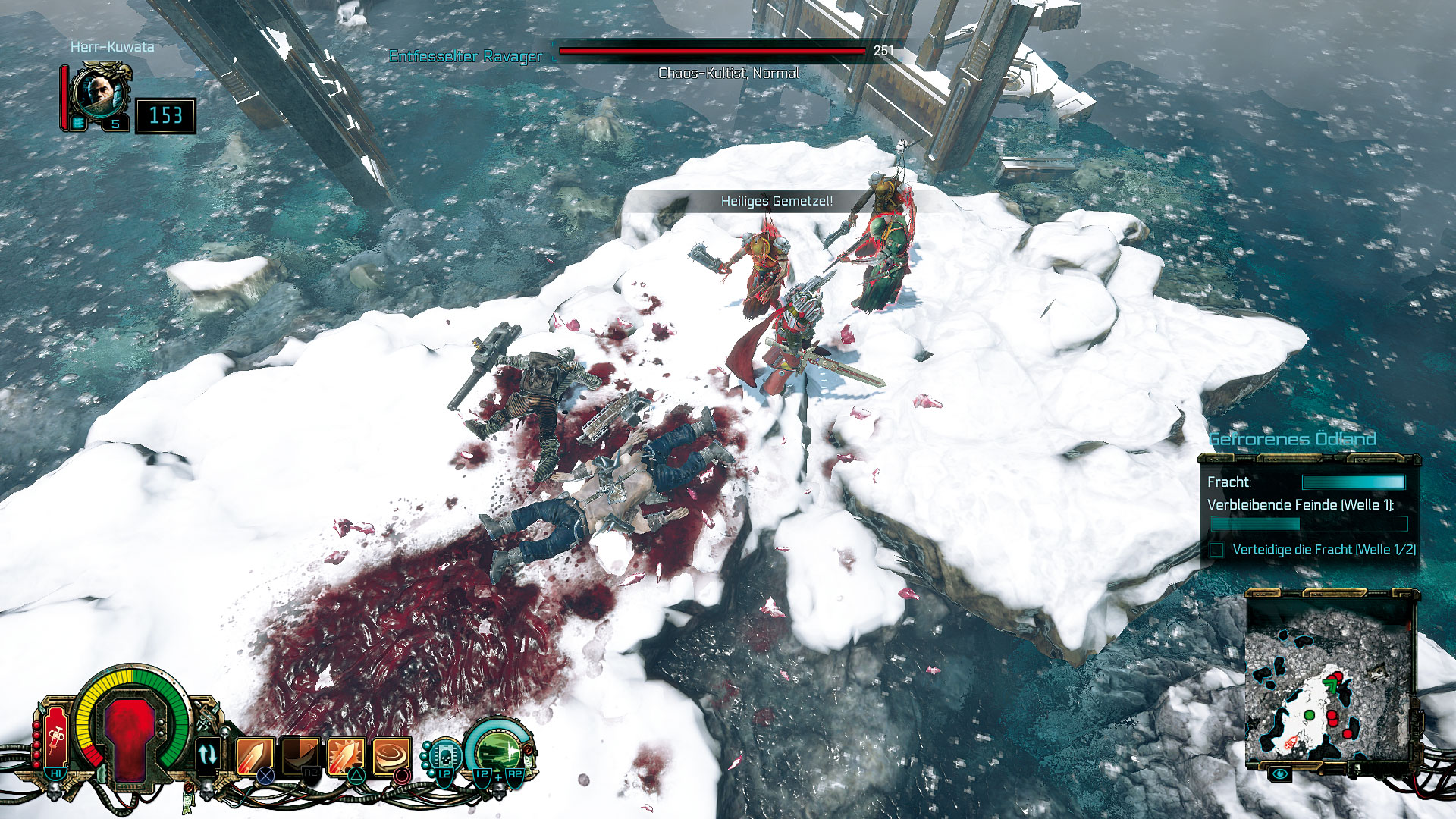
Task: Trigger the blade burst attack skill
Action: (346, 755)
